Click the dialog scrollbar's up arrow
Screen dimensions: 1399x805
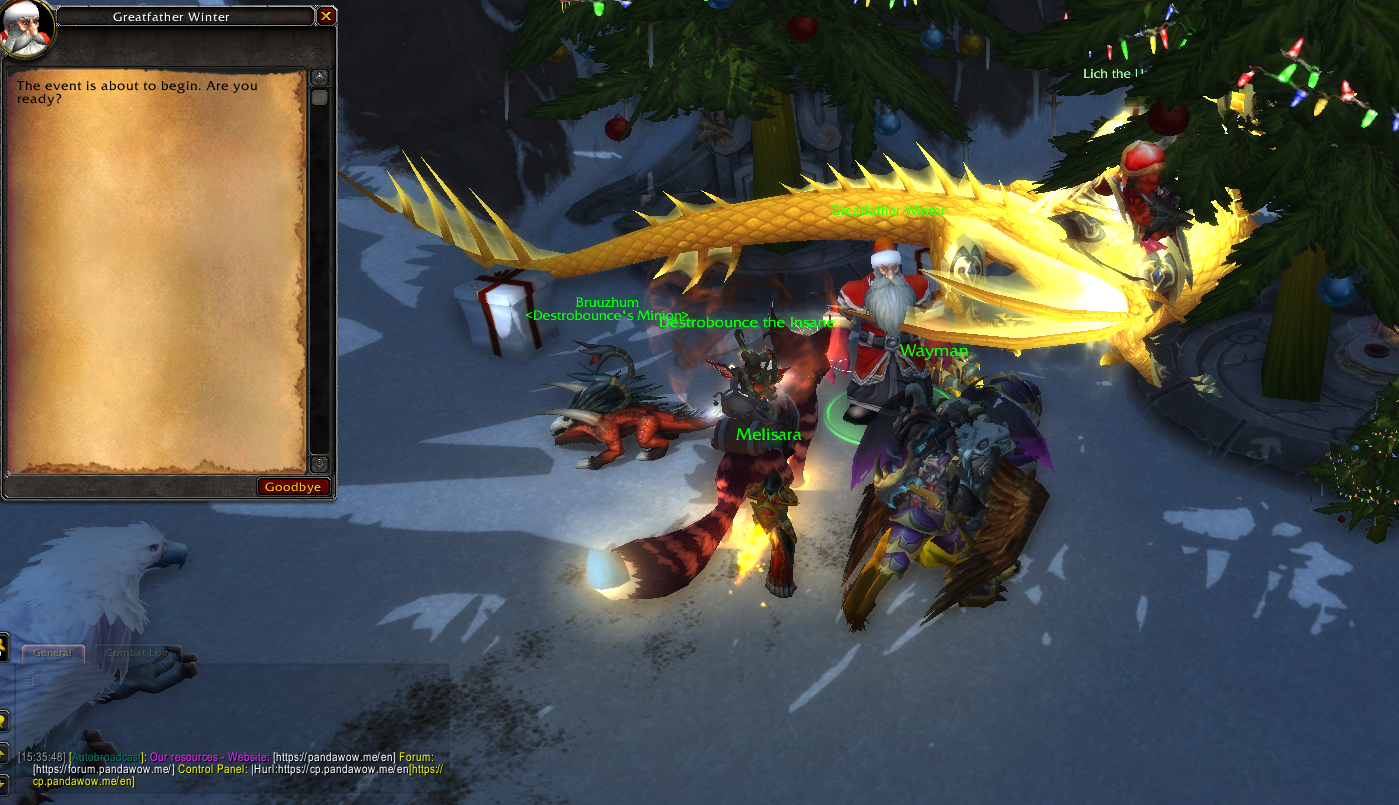(x=319, y=77)
